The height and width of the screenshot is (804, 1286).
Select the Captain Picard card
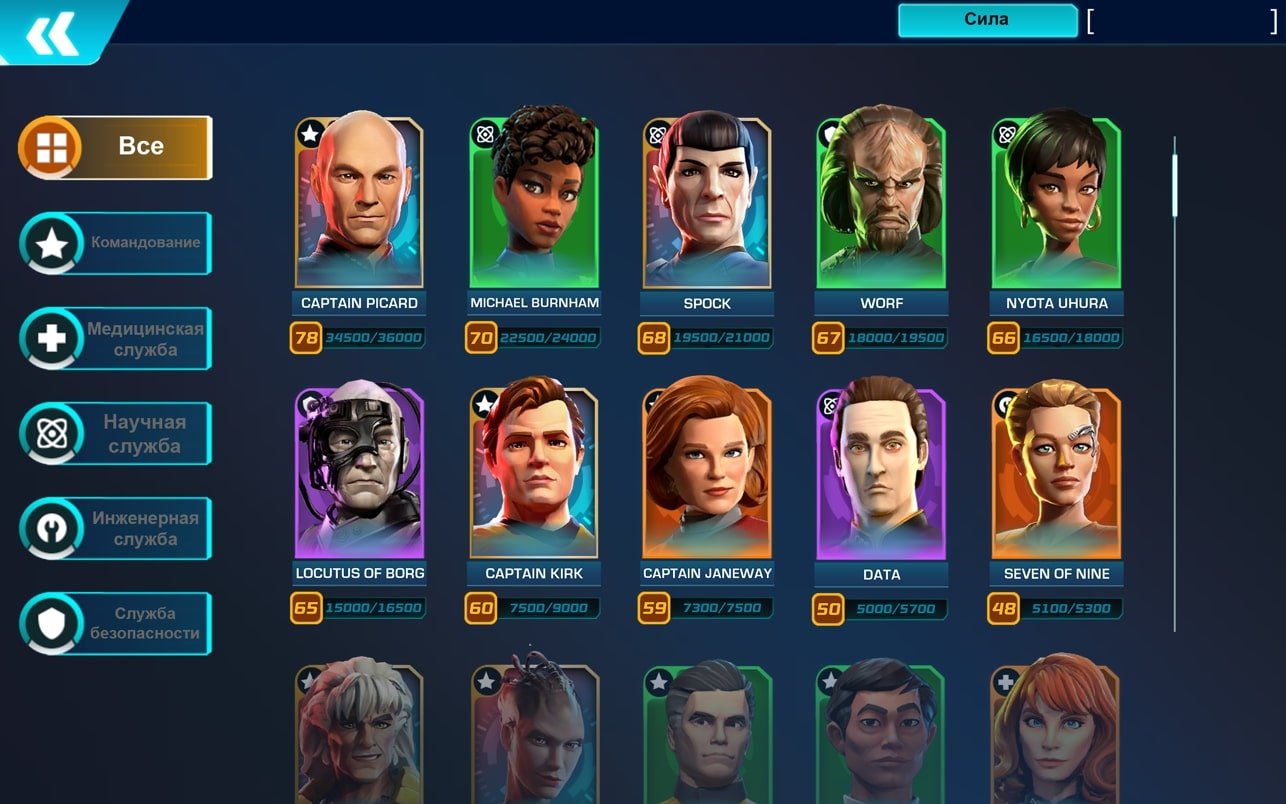(359, 203)
